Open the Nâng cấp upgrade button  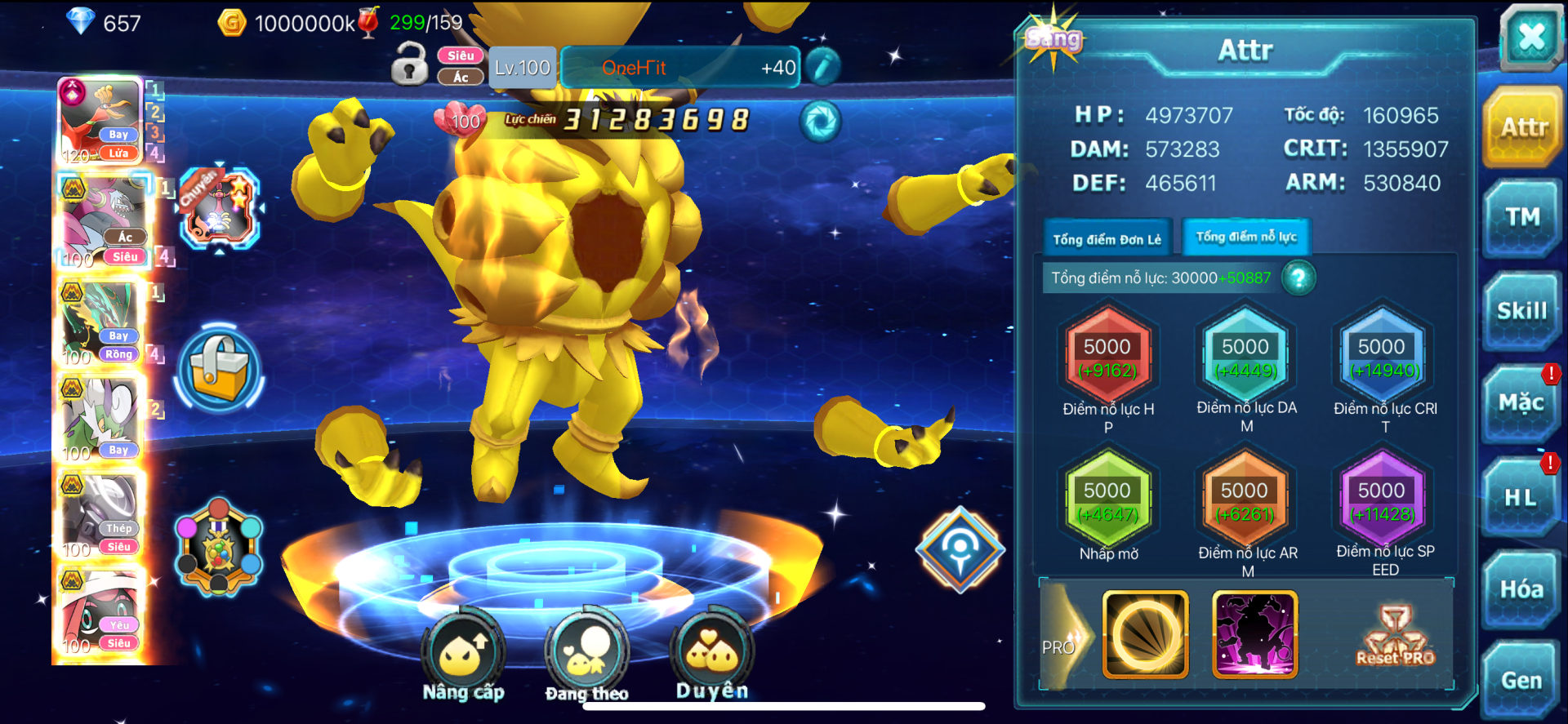point(463,655)
